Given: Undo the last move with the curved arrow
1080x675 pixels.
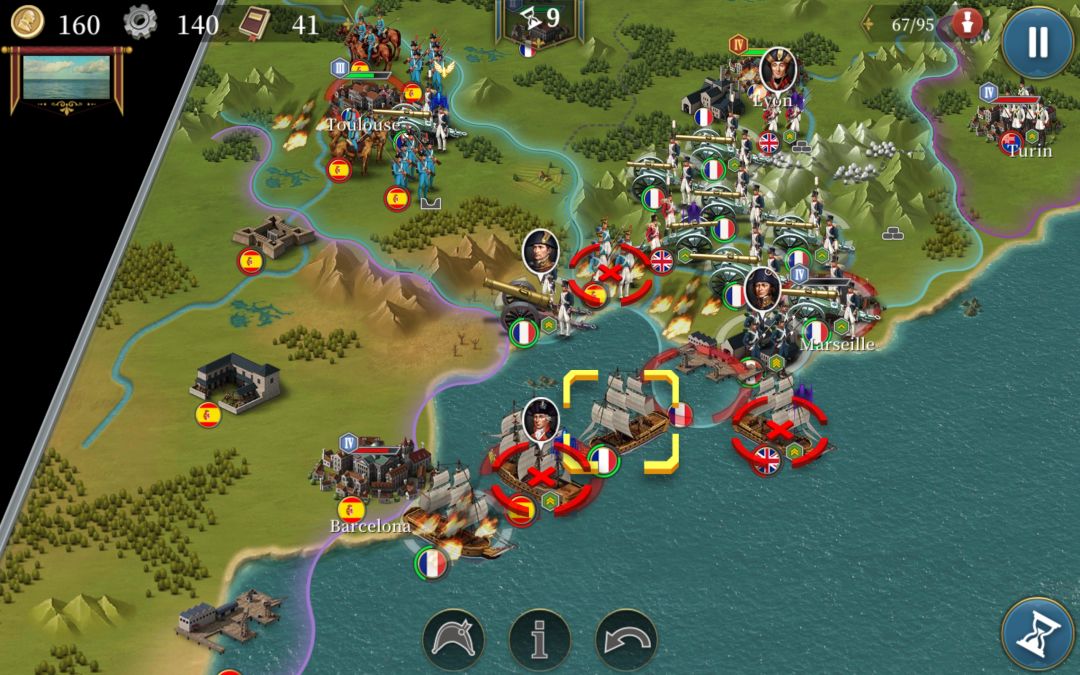Looking at the screenshot, I should (x=626, y=638).
